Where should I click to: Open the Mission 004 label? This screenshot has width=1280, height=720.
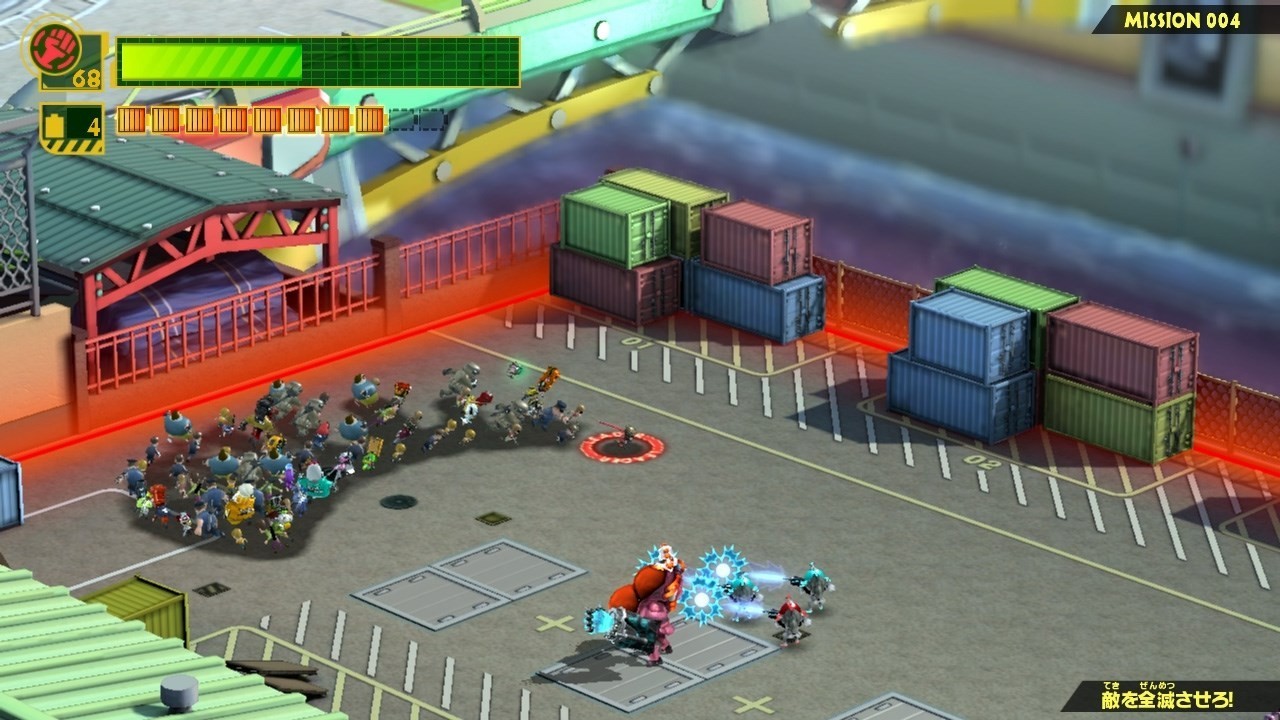(1182, 20)
